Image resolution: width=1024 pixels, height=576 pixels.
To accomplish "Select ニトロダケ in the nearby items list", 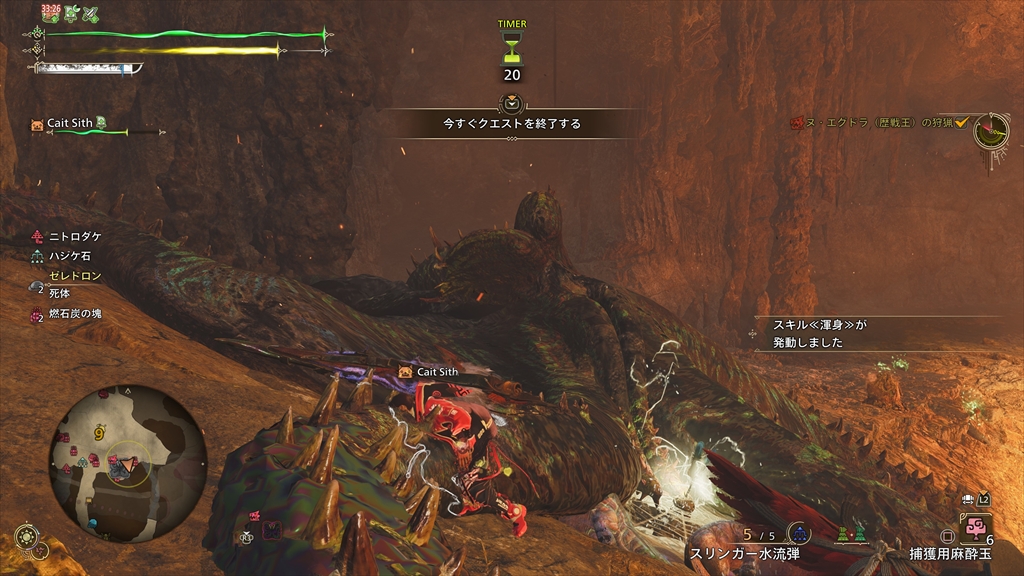I will [x=75, y=237].
